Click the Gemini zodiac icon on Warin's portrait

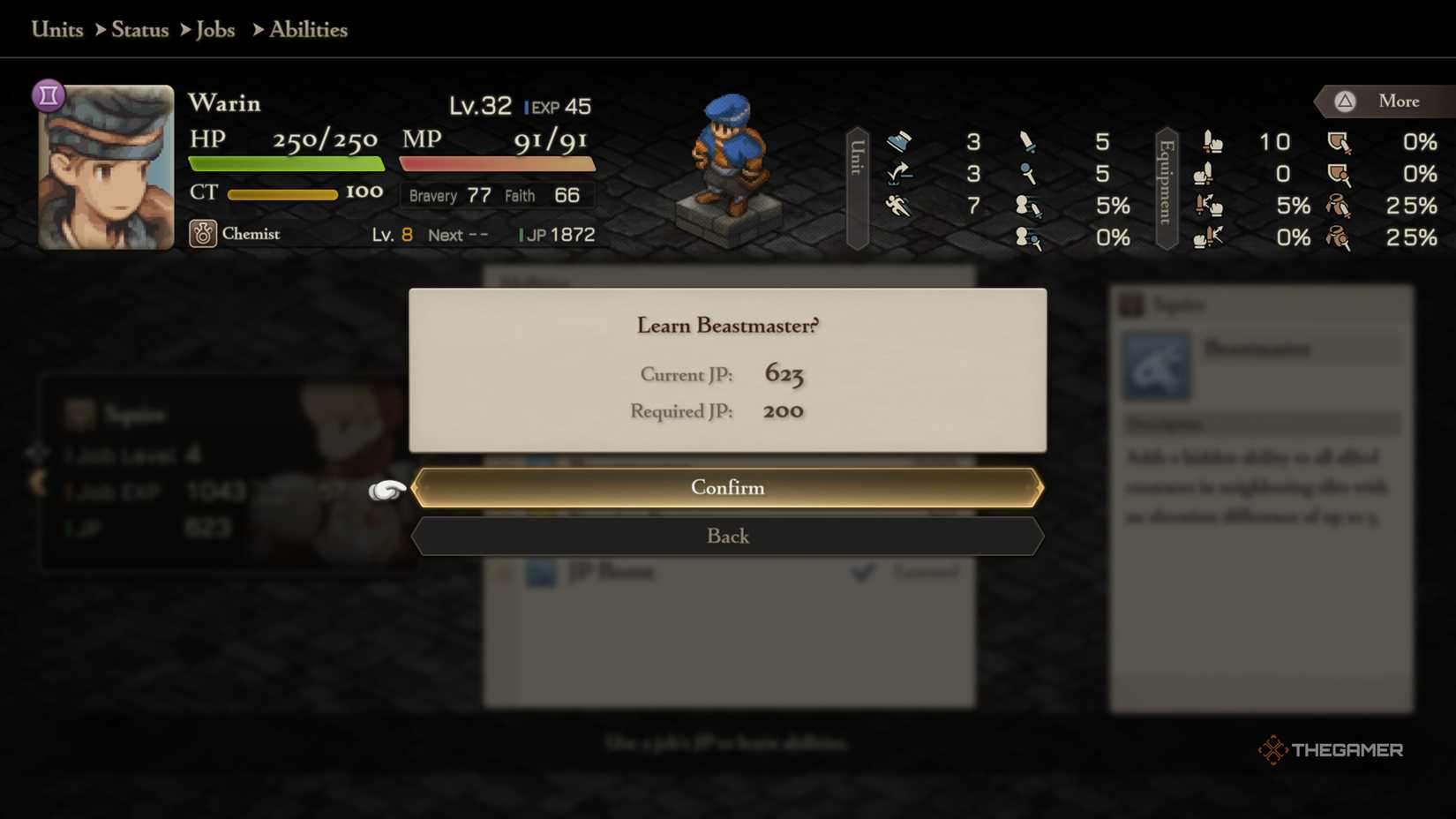coord(49,94)
